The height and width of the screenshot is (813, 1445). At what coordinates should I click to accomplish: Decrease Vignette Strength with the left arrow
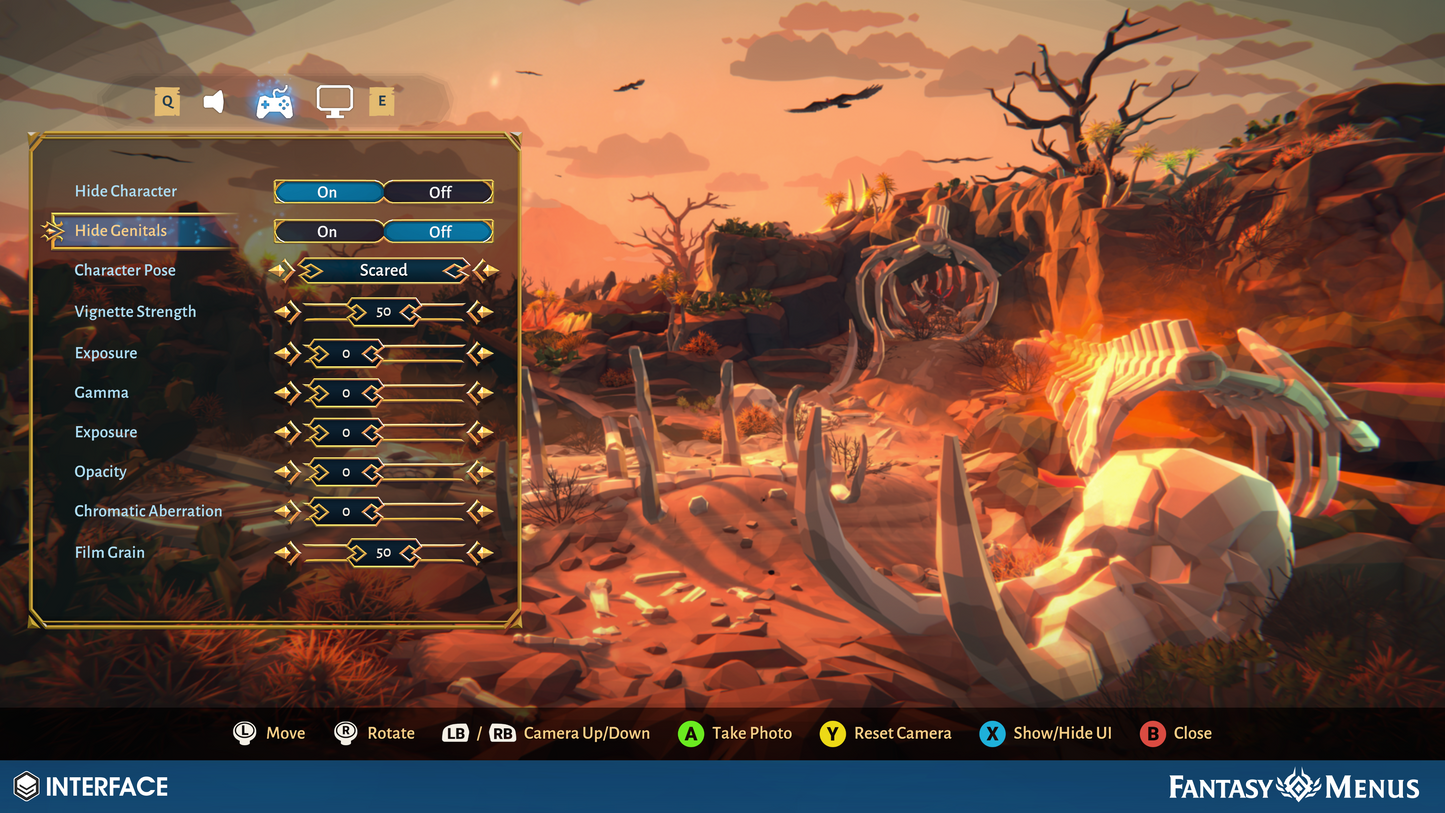click(286, 312)
